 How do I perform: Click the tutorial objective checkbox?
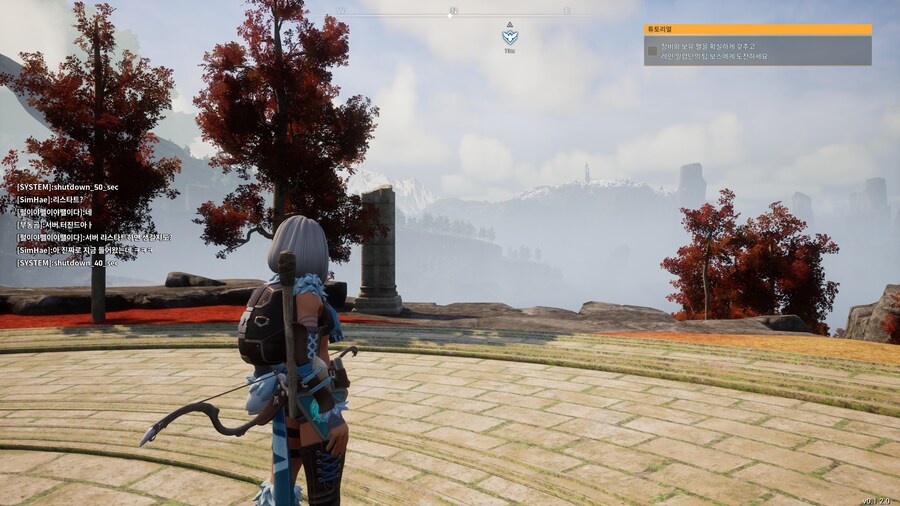[653, 51]
